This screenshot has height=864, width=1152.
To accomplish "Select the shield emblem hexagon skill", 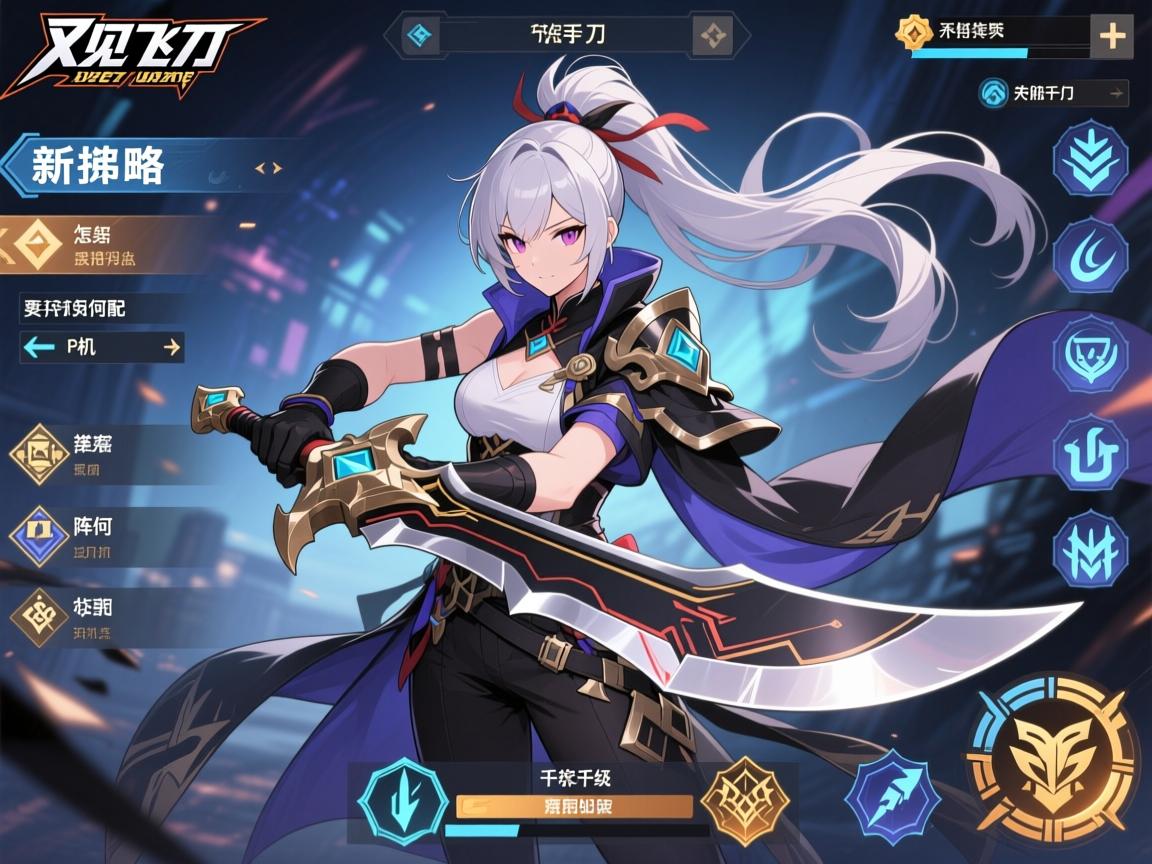I will pyautogui.click(x=1090, y=353).
